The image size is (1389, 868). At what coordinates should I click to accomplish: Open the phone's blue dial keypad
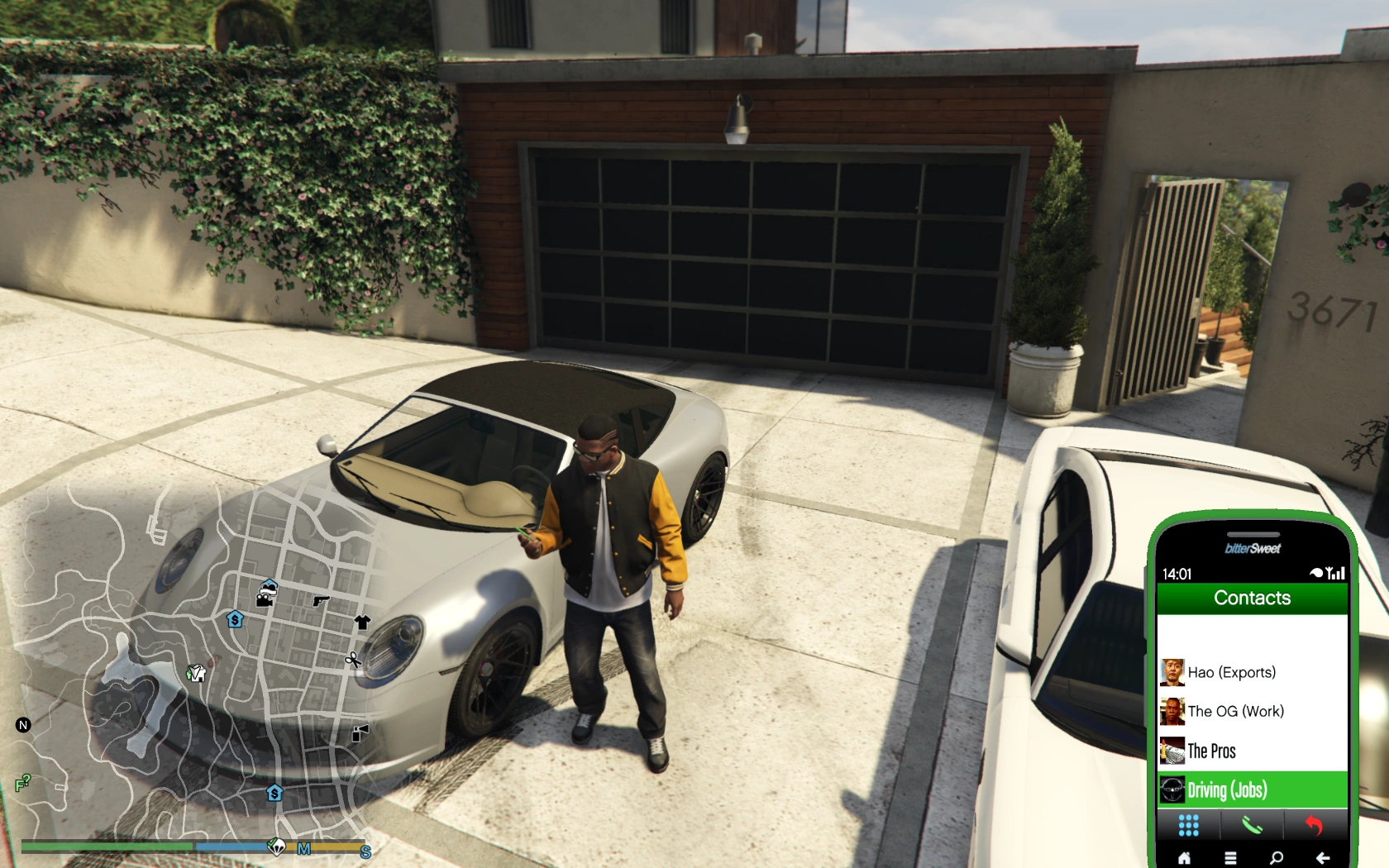click(1188, 825)
